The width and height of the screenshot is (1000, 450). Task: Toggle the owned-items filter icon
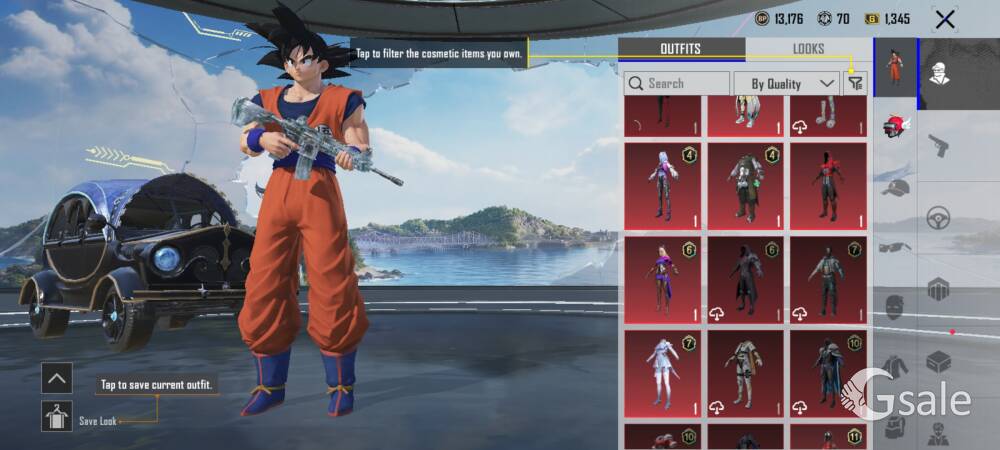pyautogui.click(x=855, y=84)
